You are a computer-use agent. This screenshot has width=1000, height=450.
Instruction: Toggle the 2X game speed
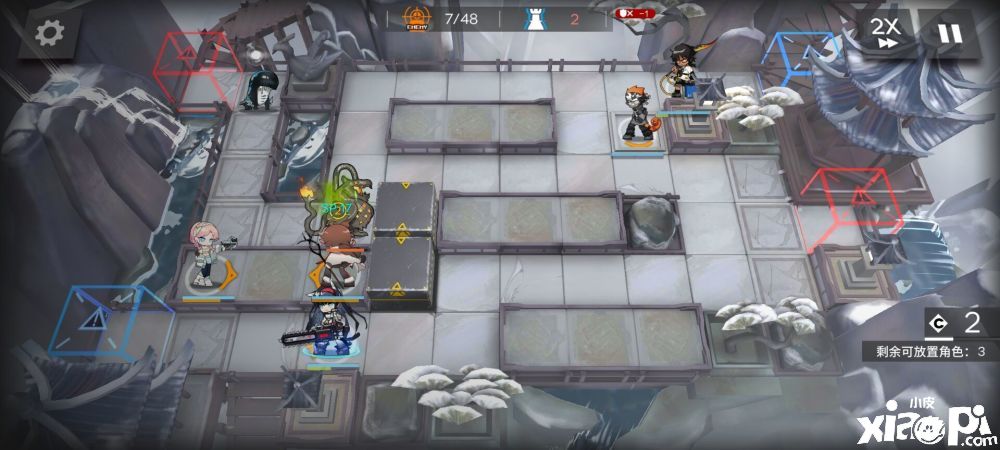(884, 33)
